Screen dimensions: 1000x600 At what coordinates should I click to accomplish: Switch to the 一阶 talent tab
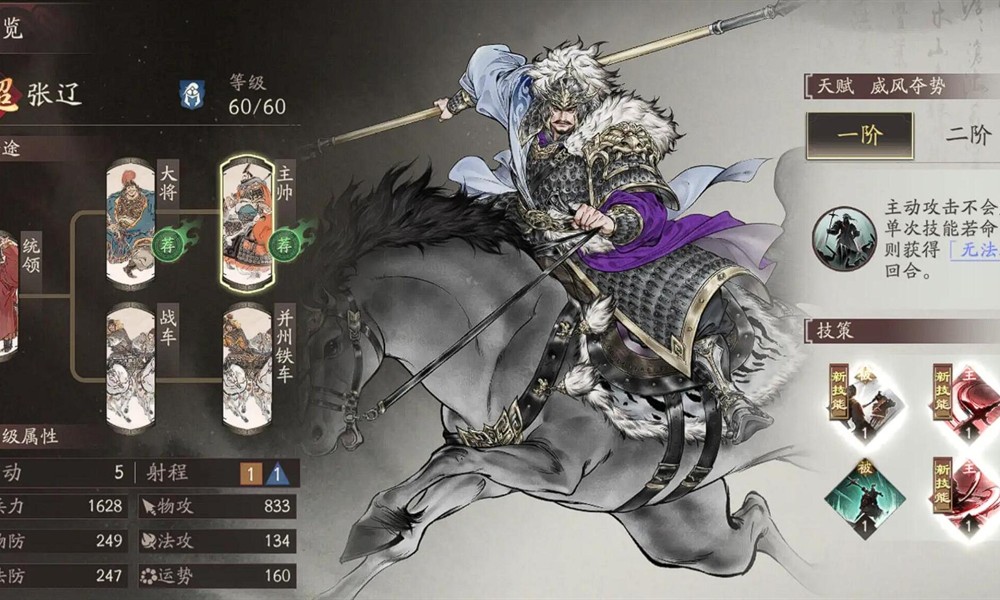pyautogui.click(x=859, y=137)
